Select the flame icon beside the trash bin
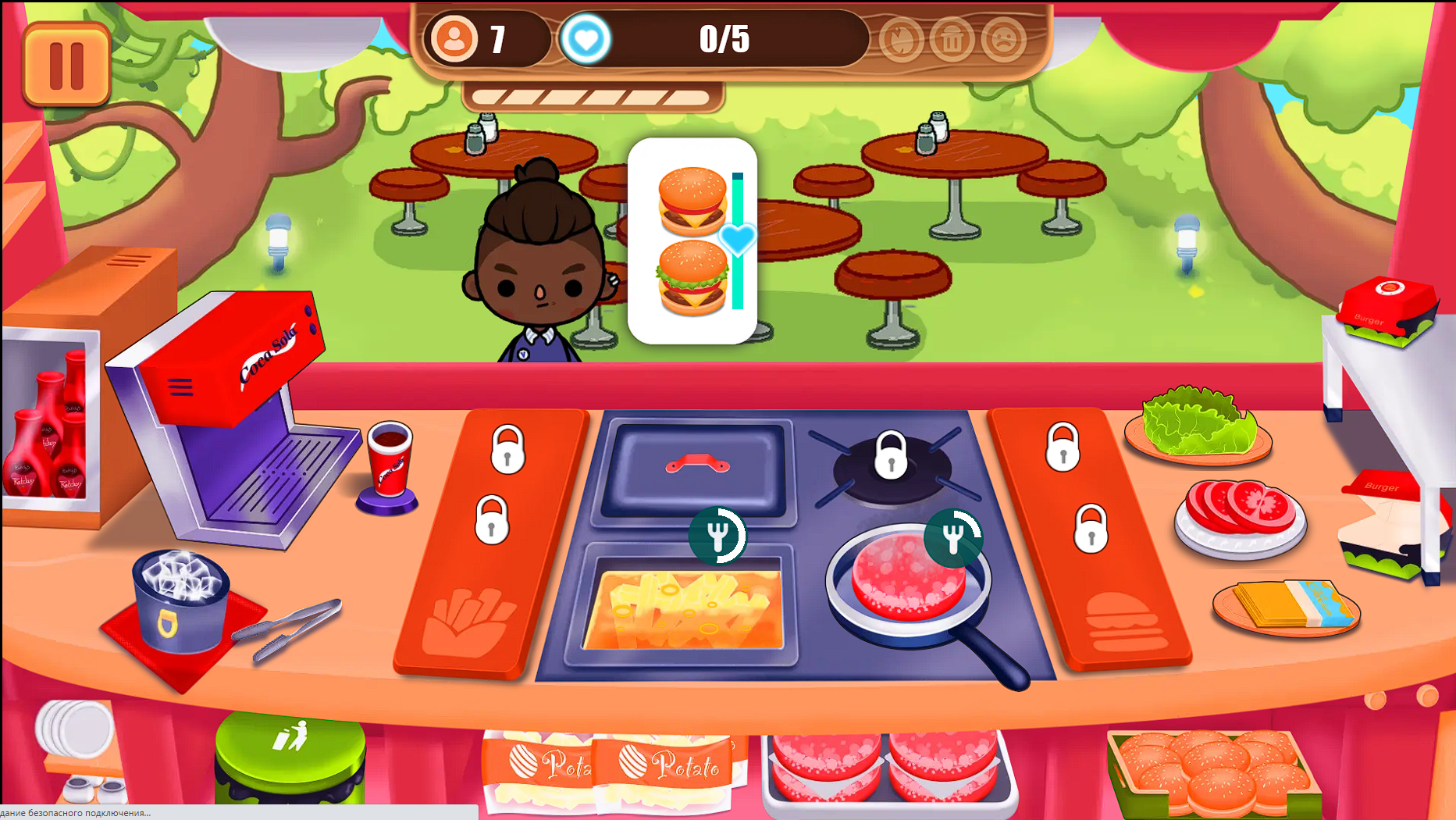 pos(902,40)
